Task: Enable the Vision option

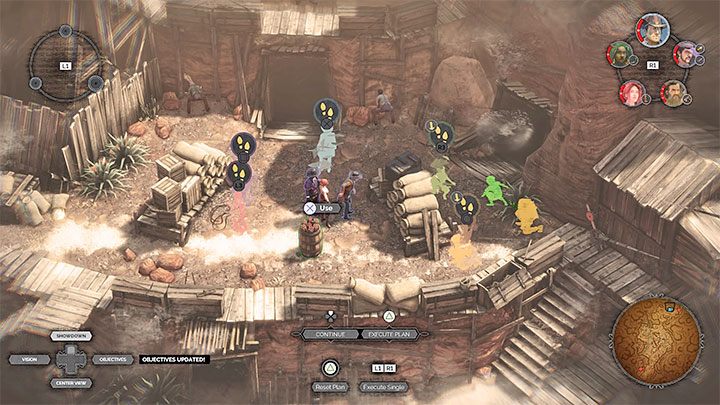Action: click(25, 358)
